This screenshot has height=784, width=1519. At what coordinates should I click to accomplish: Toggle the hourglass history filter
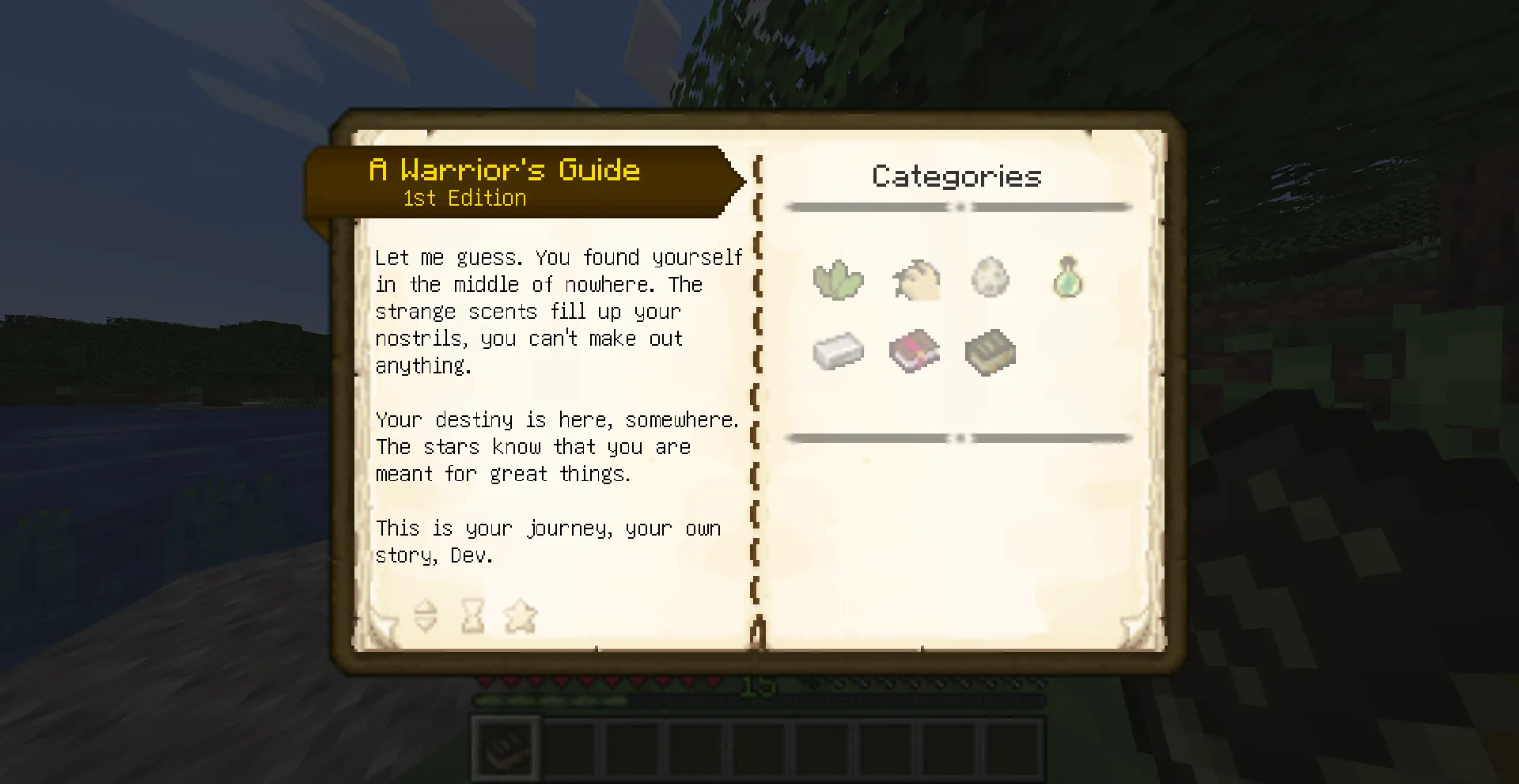pyautogui.click(x=473, y=616)
